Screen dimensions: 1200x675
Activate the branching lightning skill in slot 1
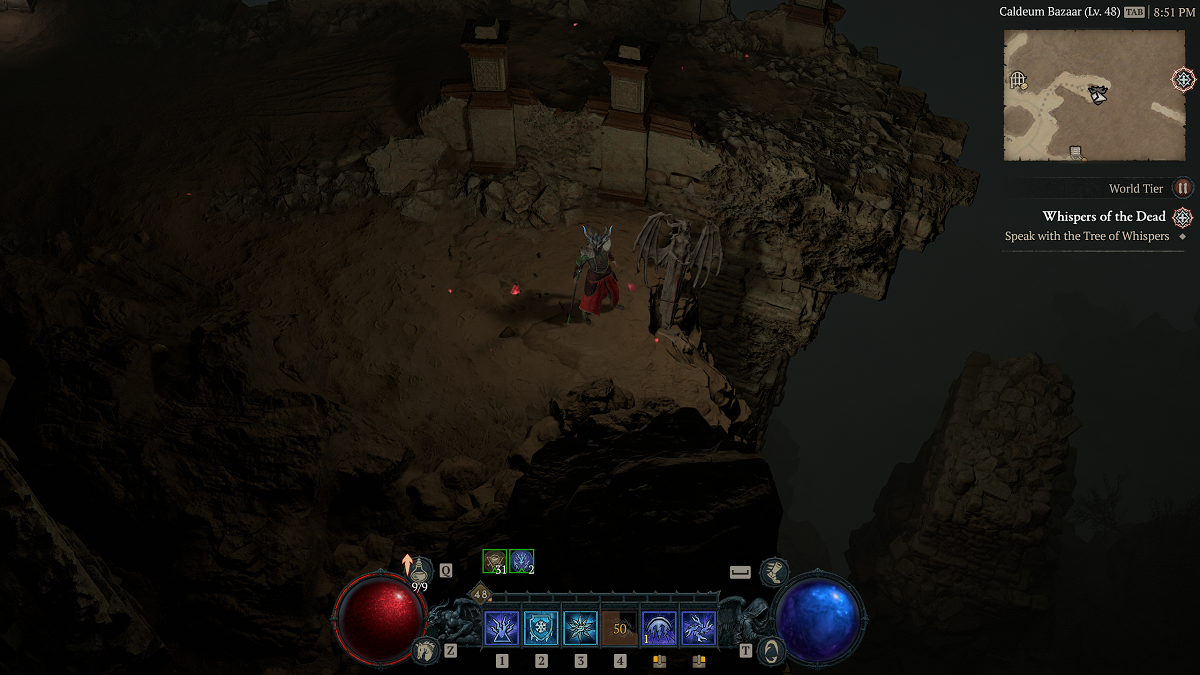[x=501, y=629]
